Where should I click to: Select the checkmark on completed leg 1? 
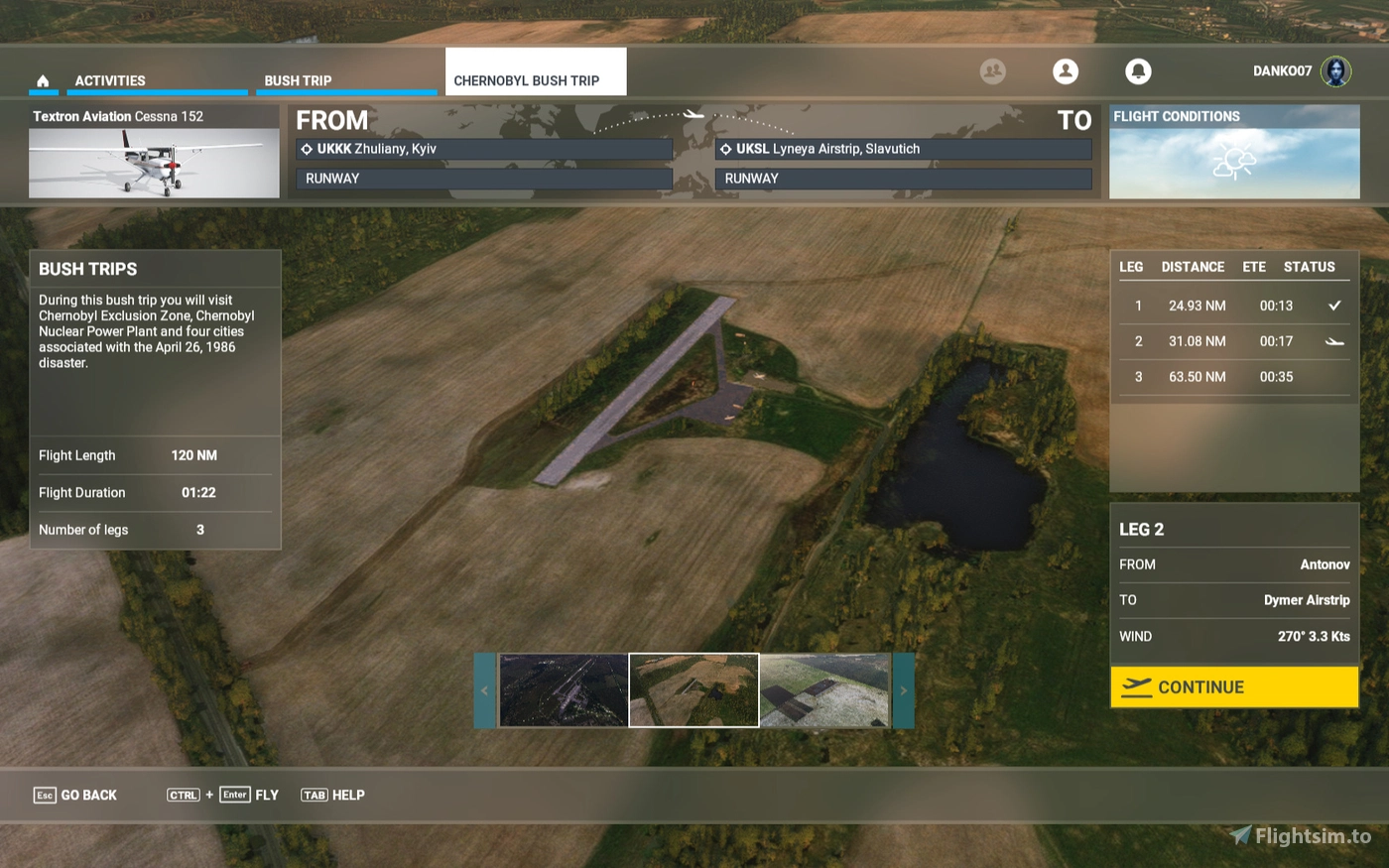pyautogui.click(x=1334, y=306)
